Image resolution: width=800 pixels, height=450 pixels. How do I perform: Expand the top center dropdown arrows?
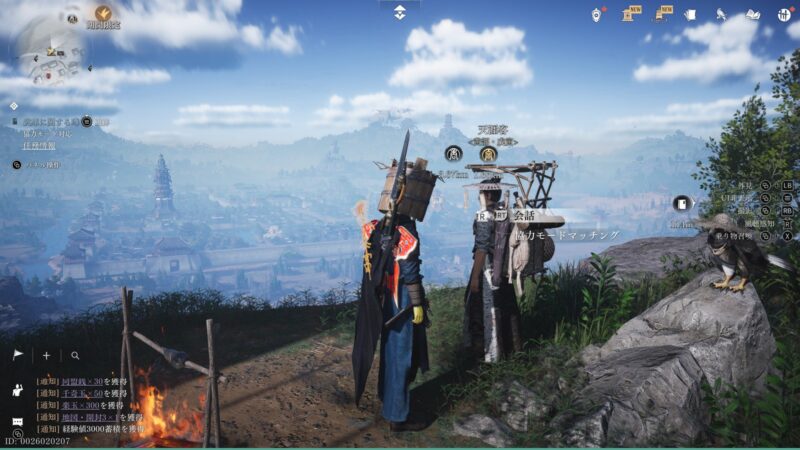(x=399, y=12)
